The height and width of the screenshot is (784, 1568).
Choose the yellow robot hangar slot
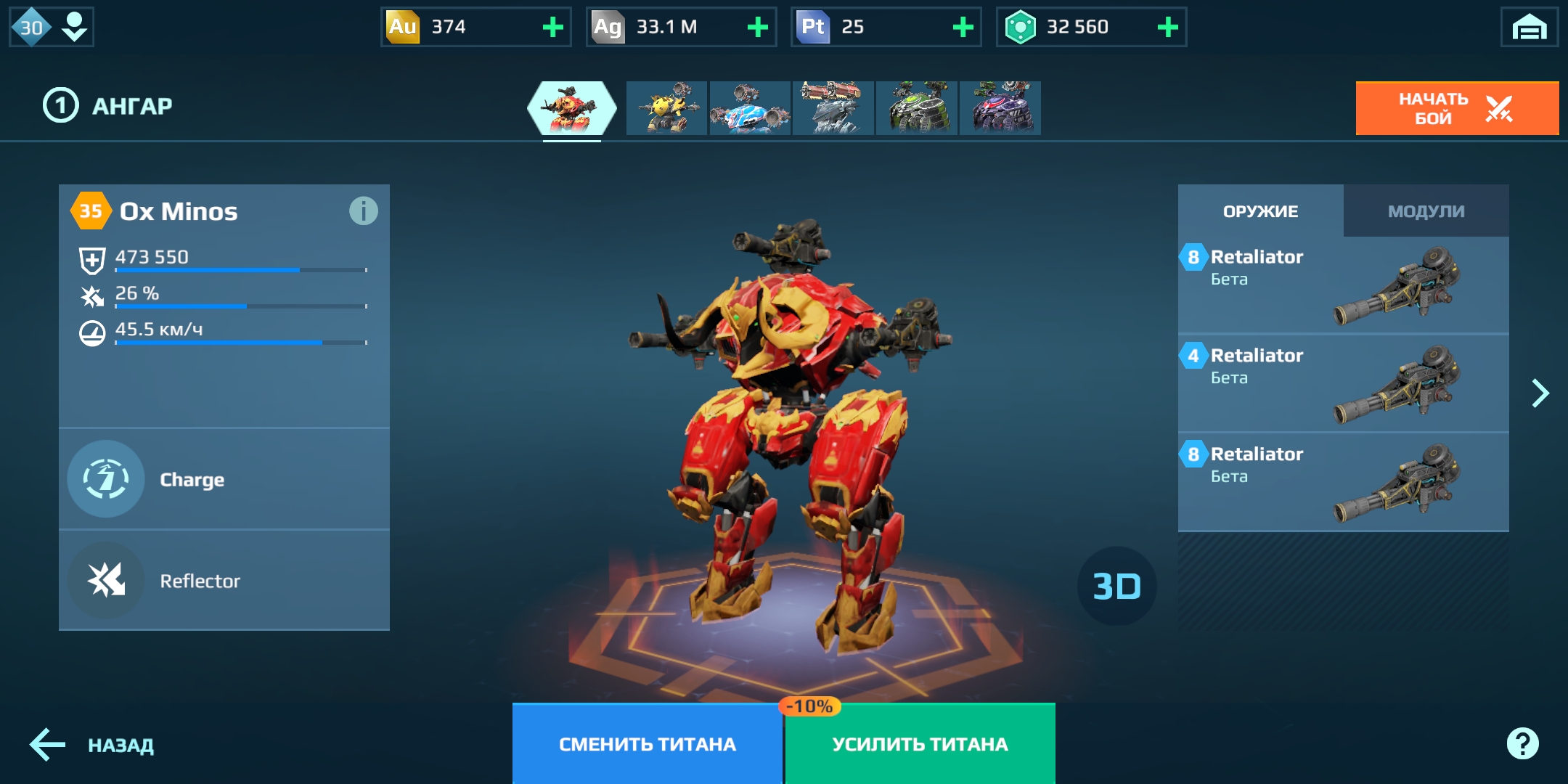[666, 108]
